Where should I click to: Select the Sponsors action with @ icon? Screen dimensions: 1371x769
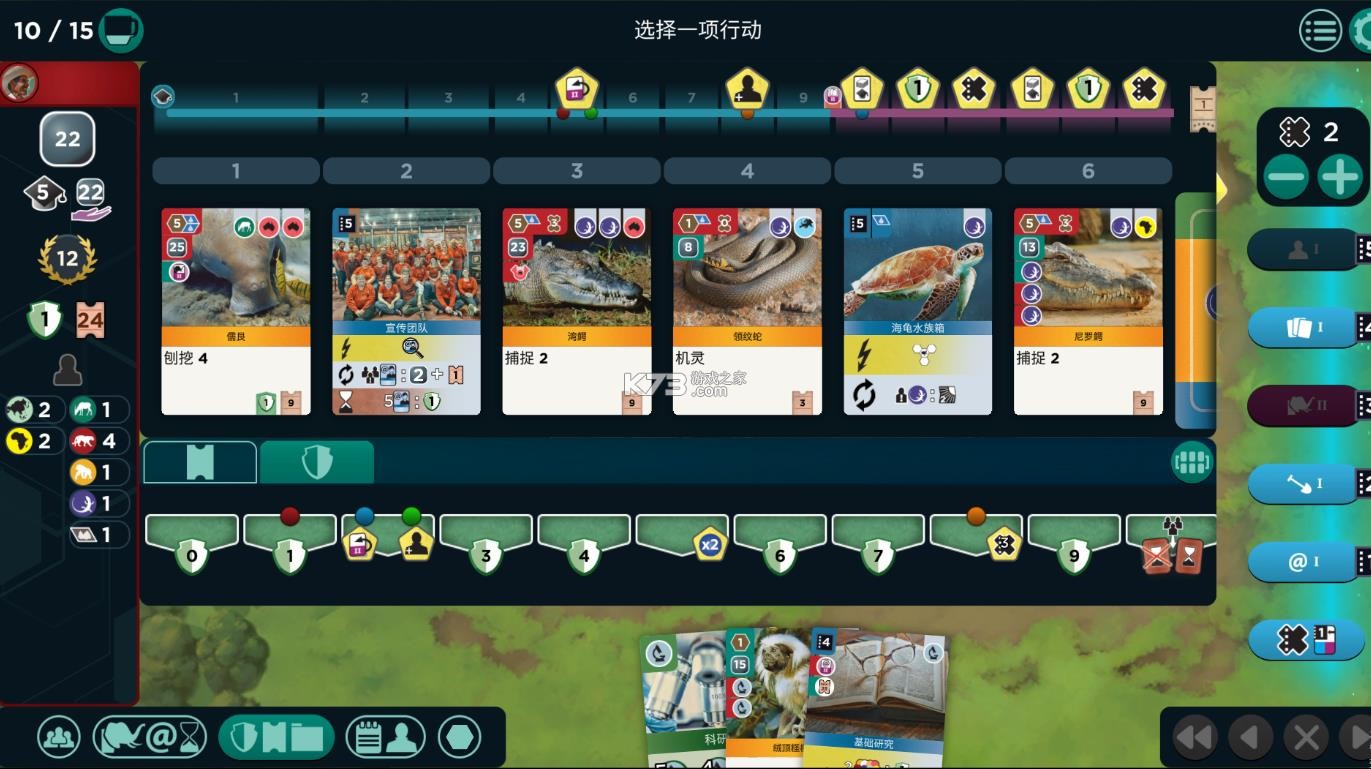(1302, 562)
